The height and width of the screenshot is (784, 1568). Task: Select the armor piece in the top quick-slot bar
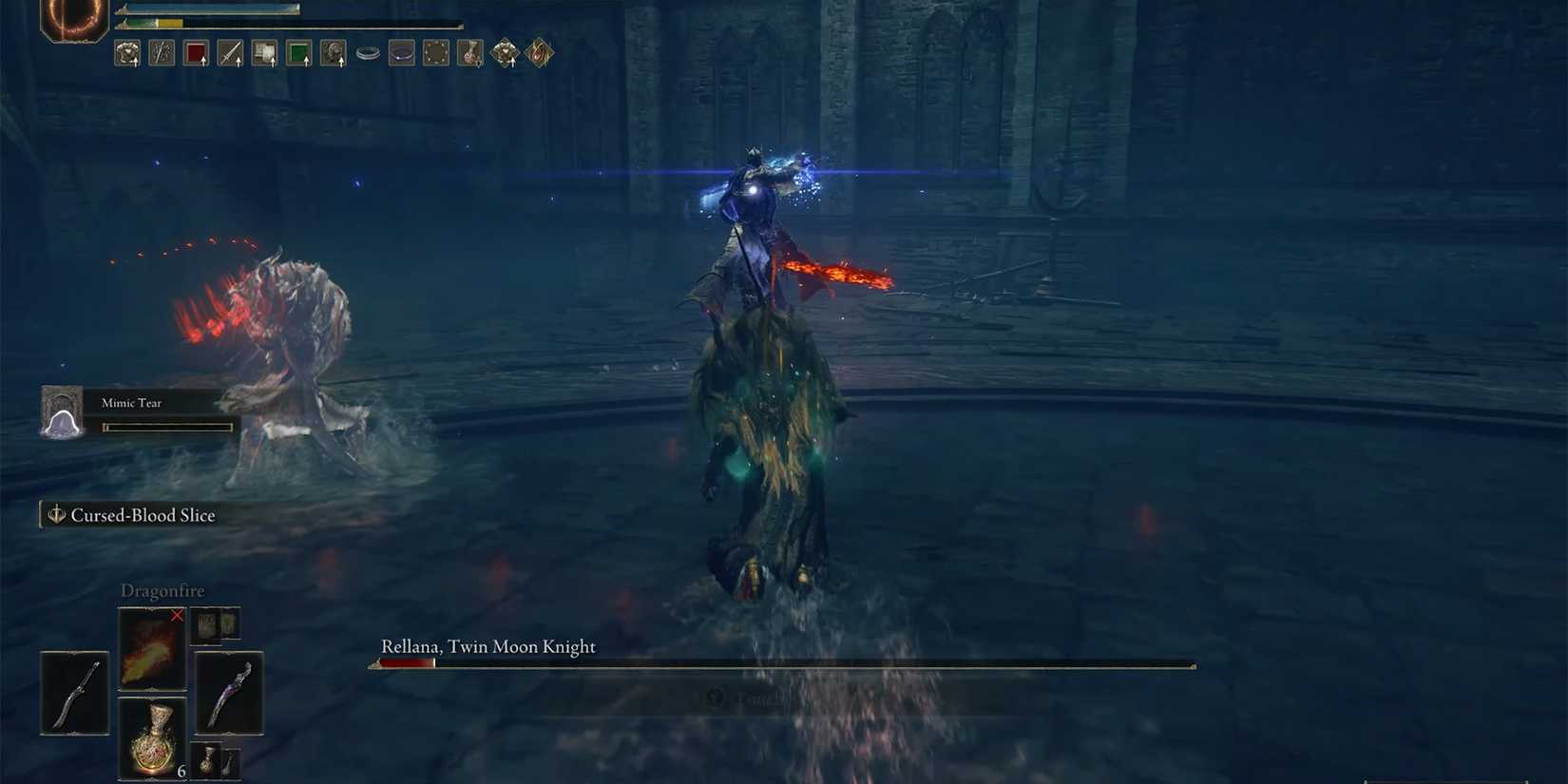pos(128,52)
